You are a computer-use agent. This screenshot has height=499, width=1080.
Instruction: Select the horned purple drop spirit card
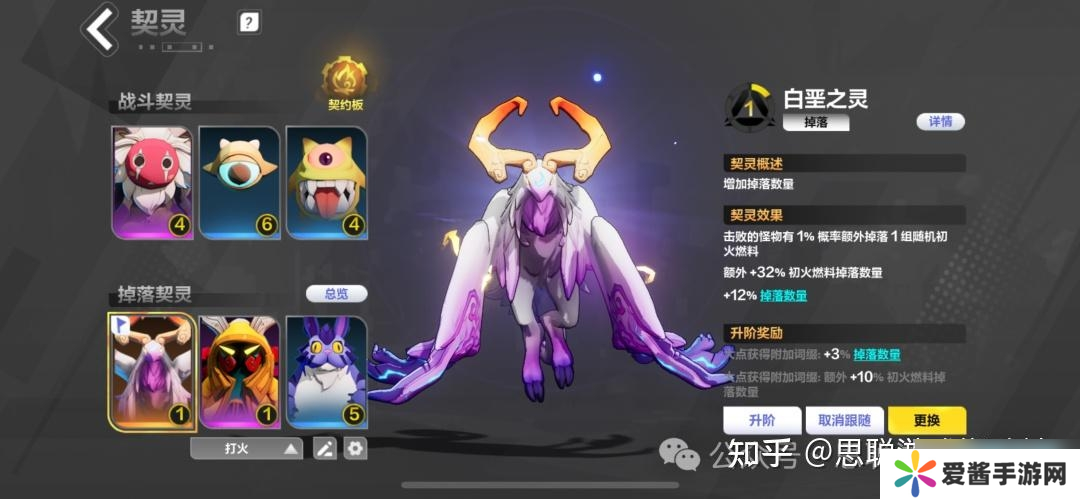pos(152,370)
